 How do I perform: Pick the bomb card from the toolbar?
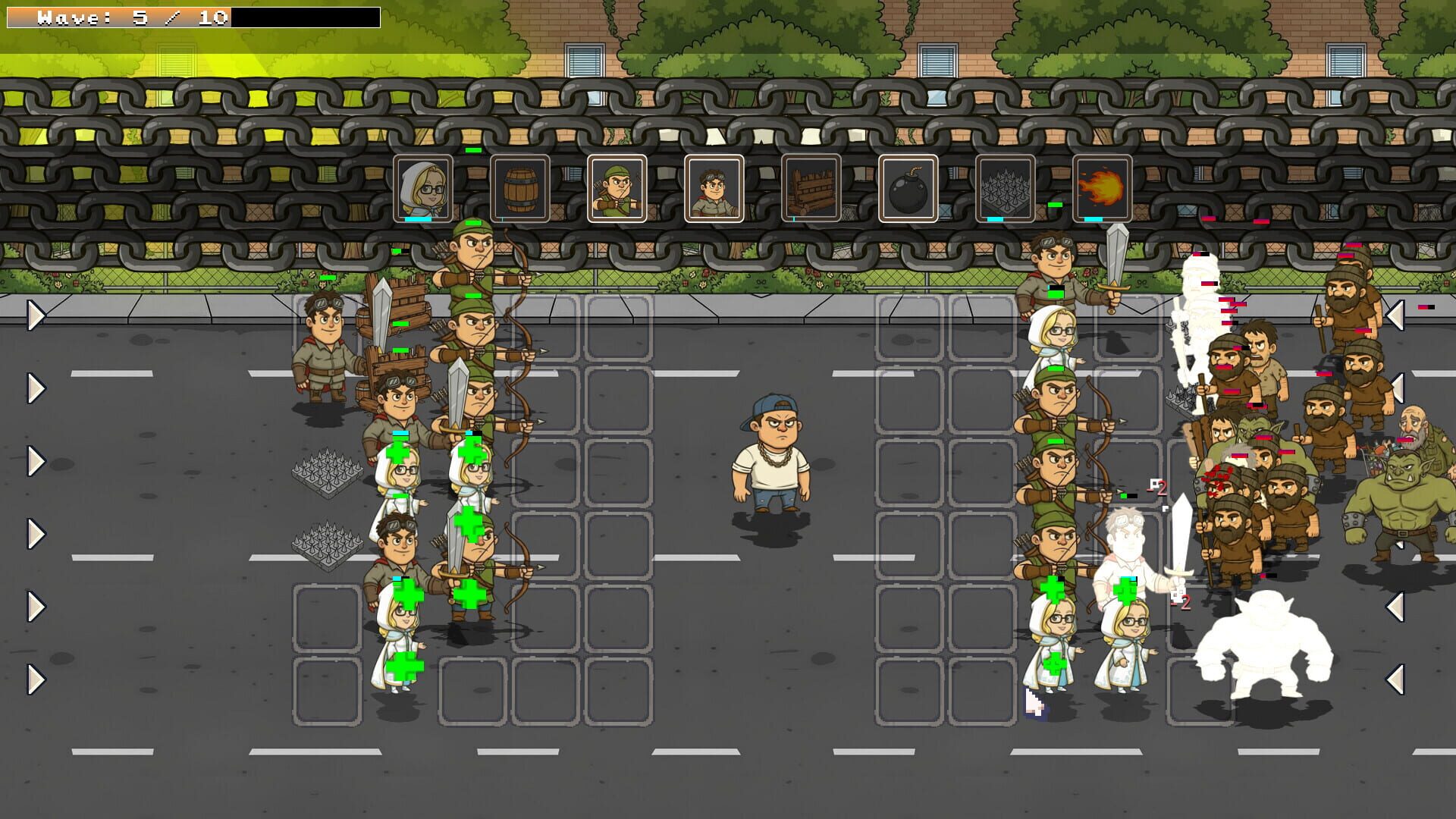tap(908, 188)
